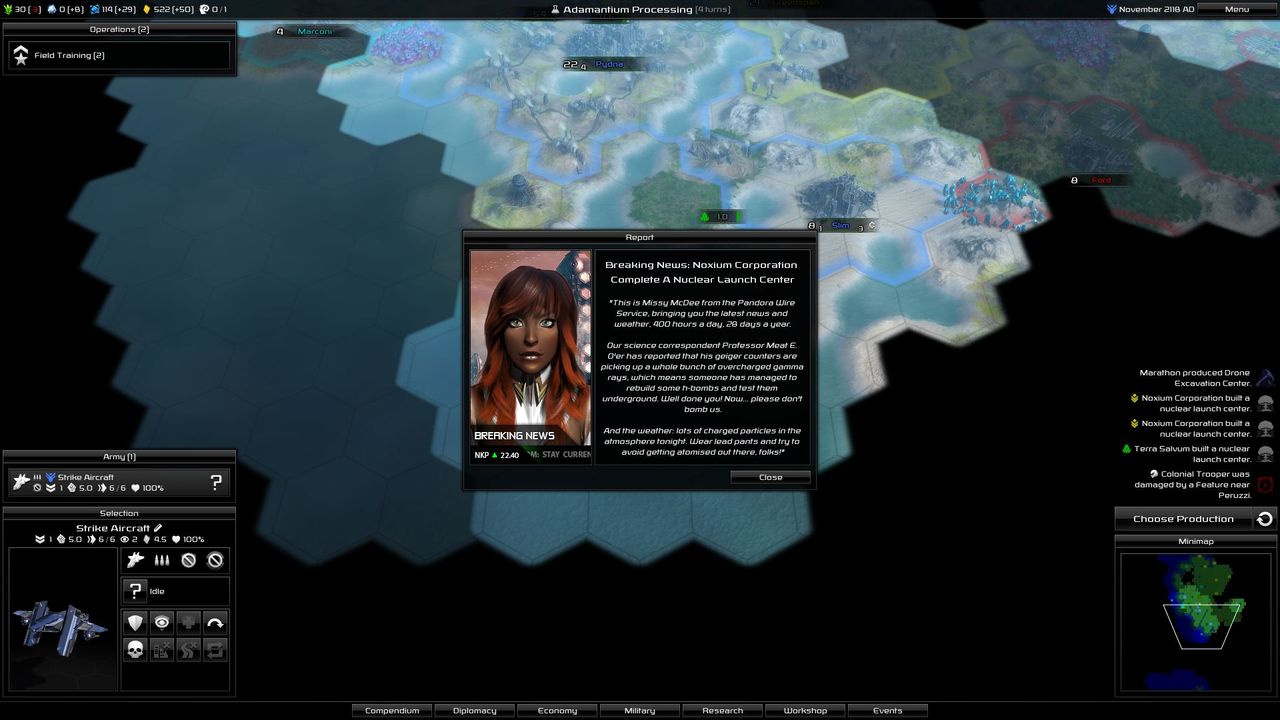The height and width of the screenshot is (720, 1280).
Task: Collapse the Operations panel header
Action: (x=118, y=29)
